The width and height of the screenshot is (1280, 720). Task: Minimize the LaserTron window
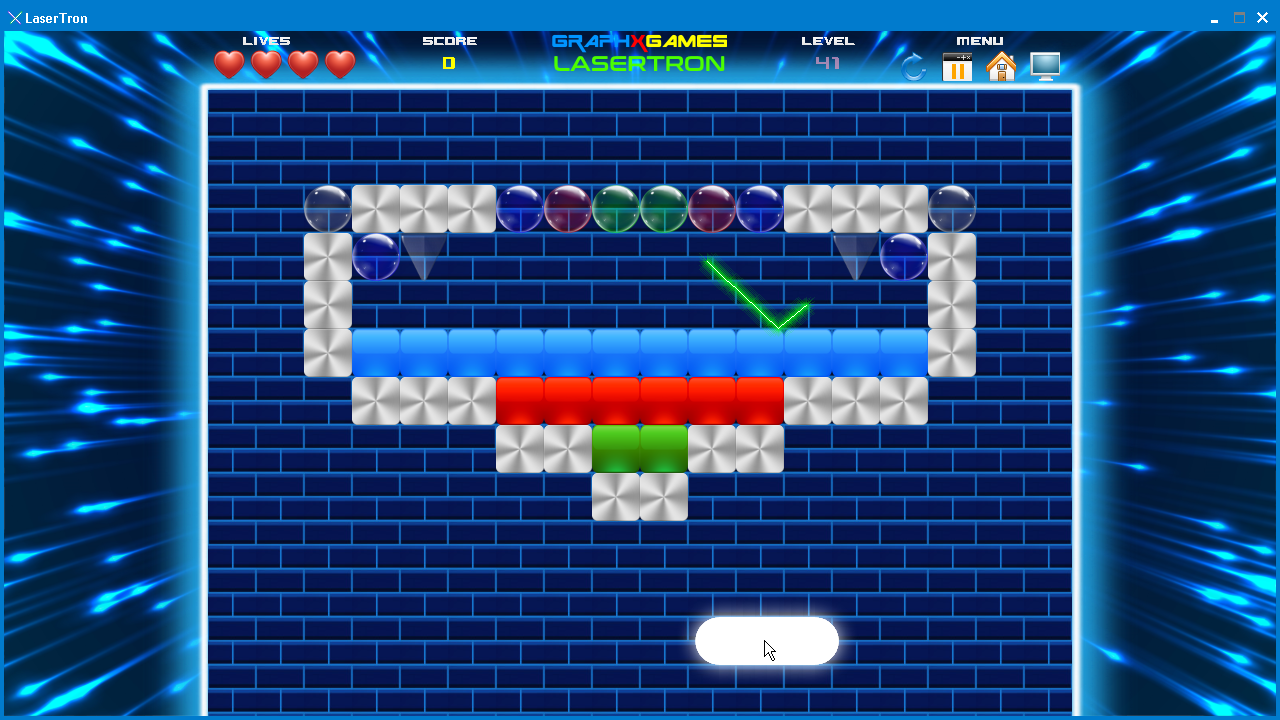tap(1214, 18)
